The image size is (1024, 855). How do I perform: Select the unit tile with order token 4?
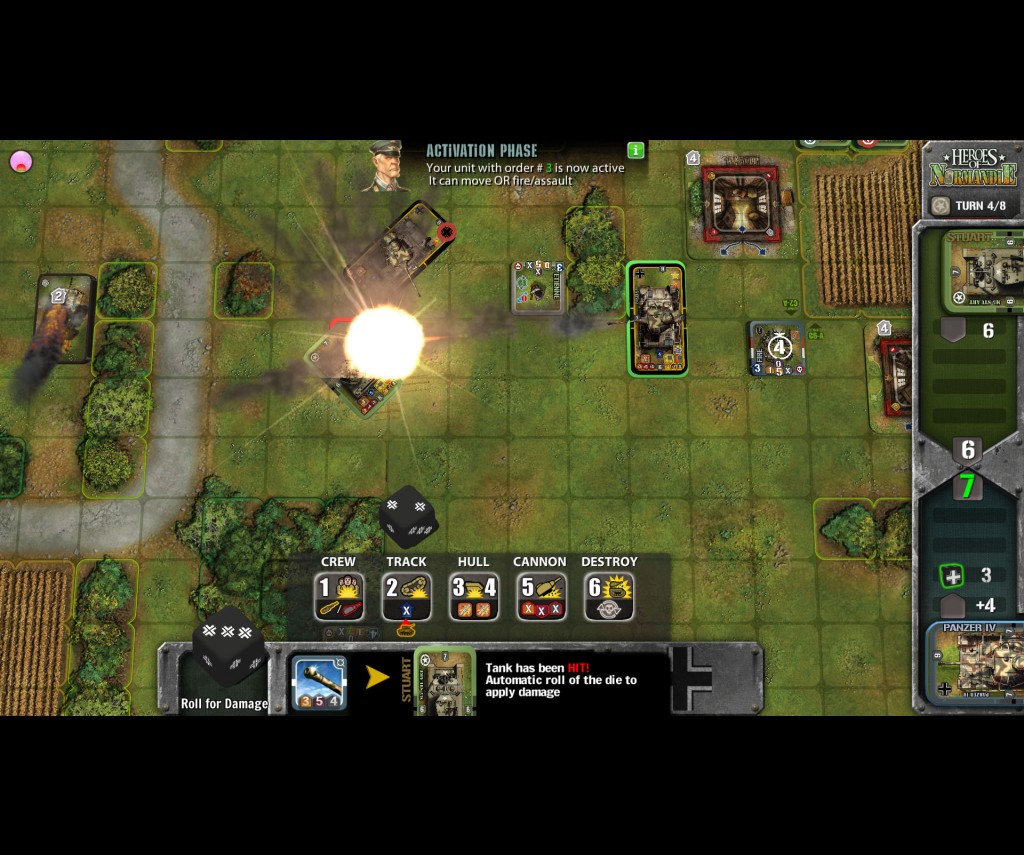(778, 349)
